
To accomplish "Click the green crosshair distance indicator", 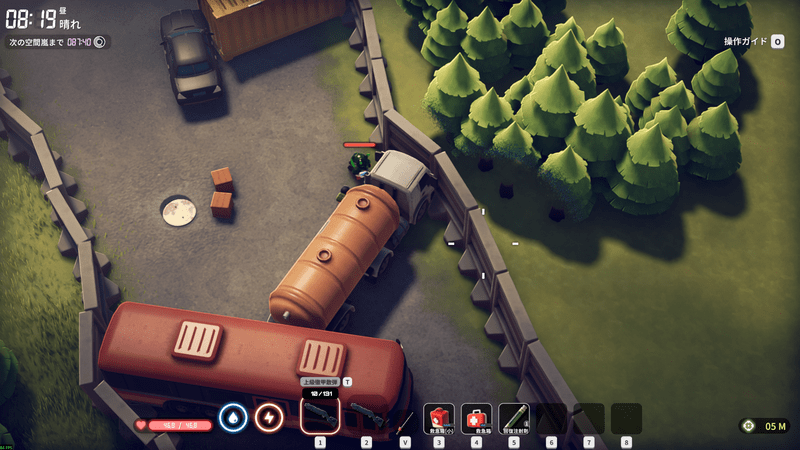I will click(x=747, y=426).
